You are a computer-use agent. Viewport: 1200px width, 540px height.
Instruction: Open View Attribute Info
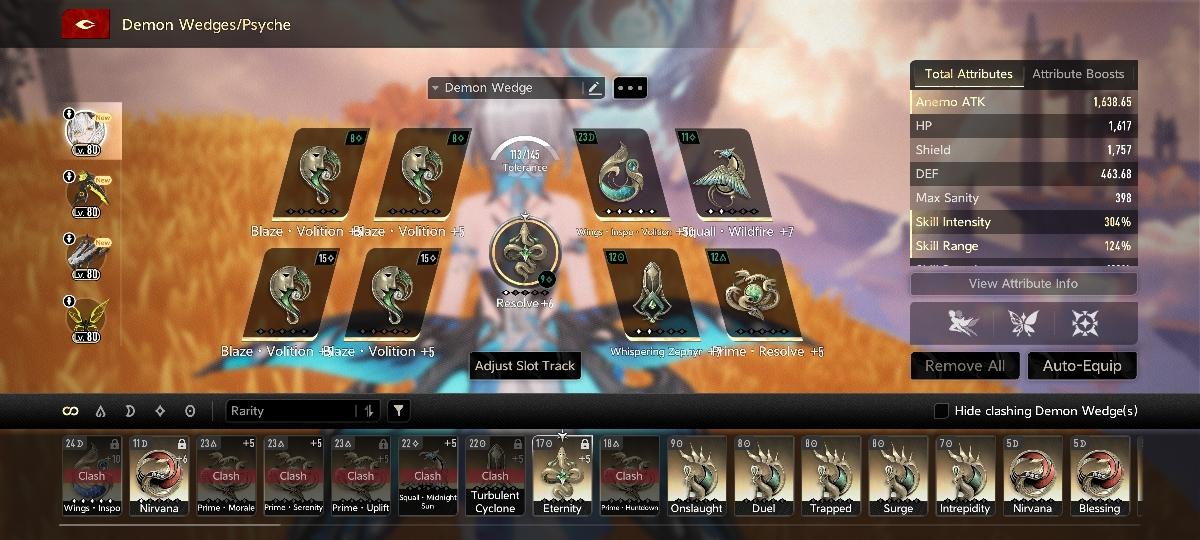[1023, 284]
